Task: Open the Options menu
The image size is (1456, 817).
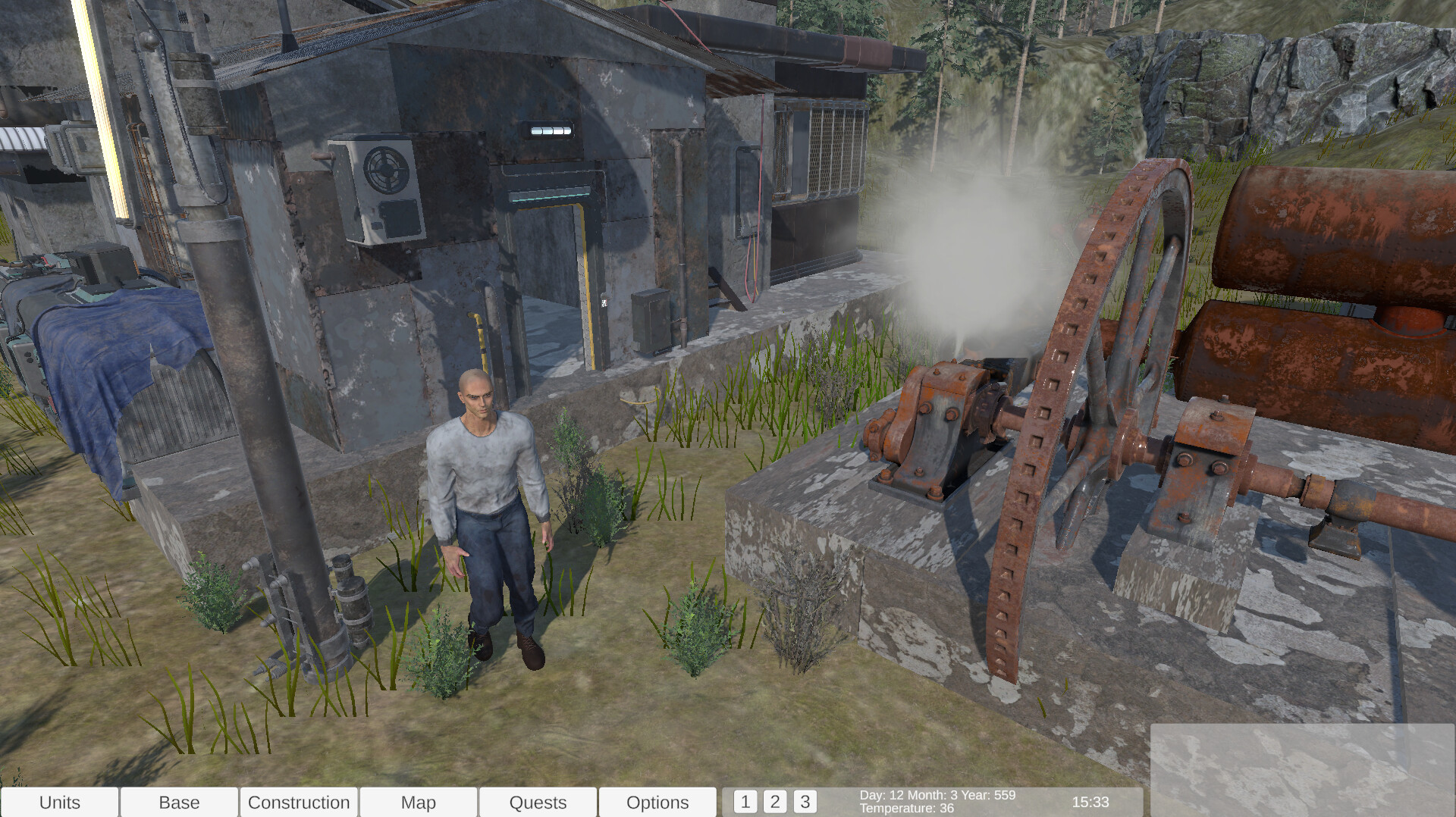Action: [x=657, y=802]
